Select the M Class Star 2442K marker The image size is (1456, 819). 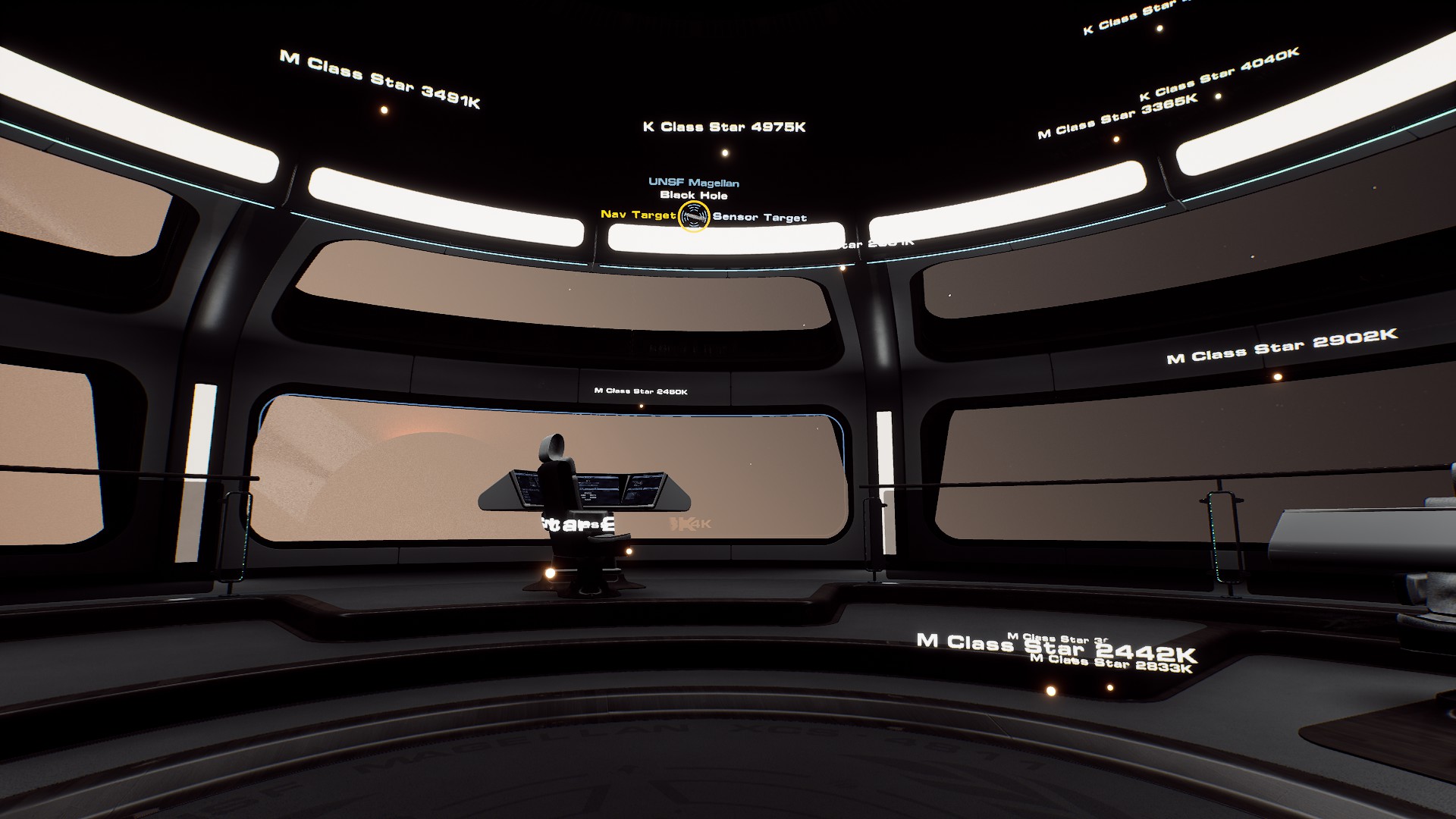pyautogui.click(x=1050, y=691)
